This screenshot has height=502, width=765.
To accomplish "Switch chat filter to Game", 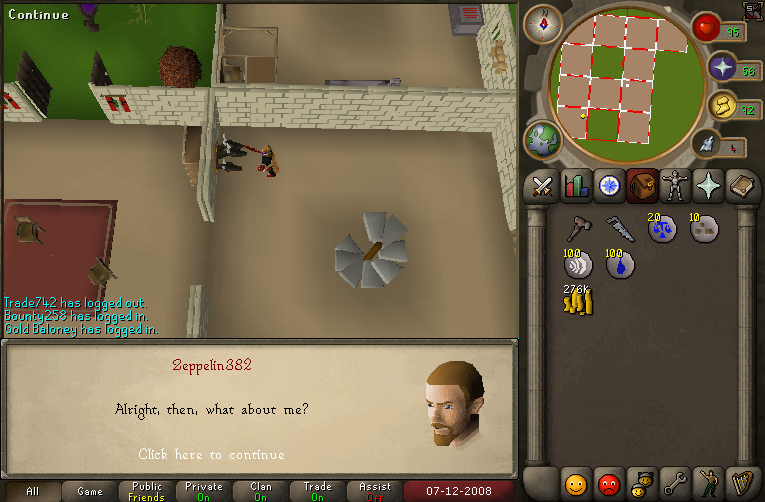I will coord(90,491).
